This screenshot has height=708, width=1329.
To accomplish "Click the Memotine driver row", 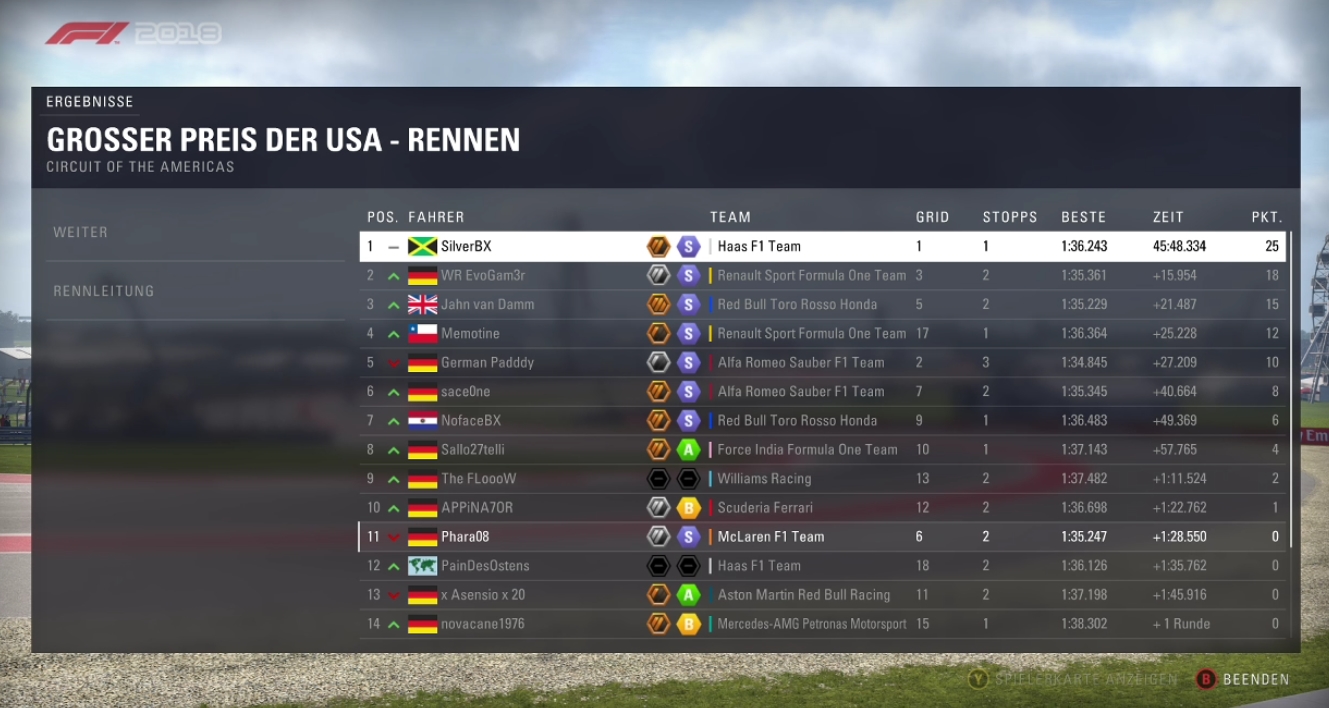I will pyautogui.click(x=822, y=333).
